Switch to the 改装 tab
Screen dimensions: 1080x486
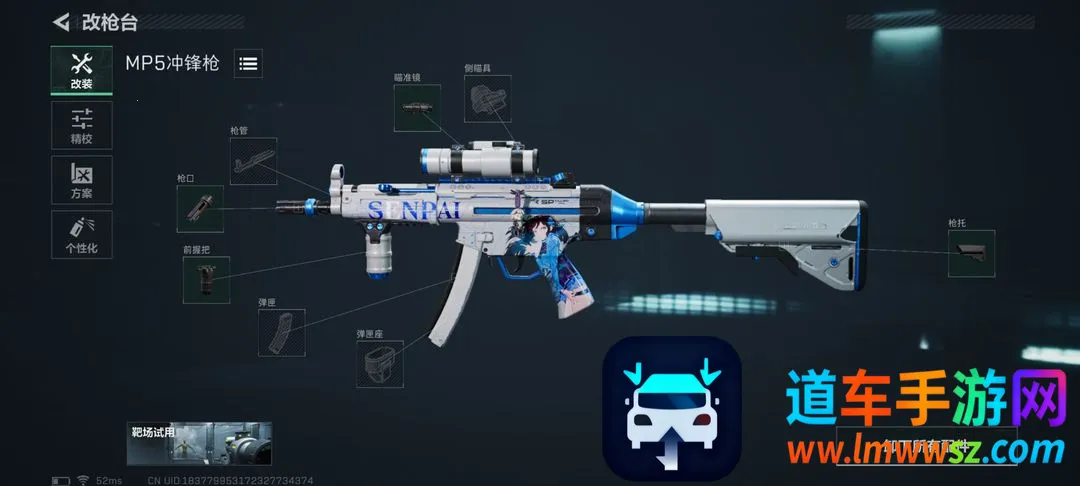(x=81, y=70)
